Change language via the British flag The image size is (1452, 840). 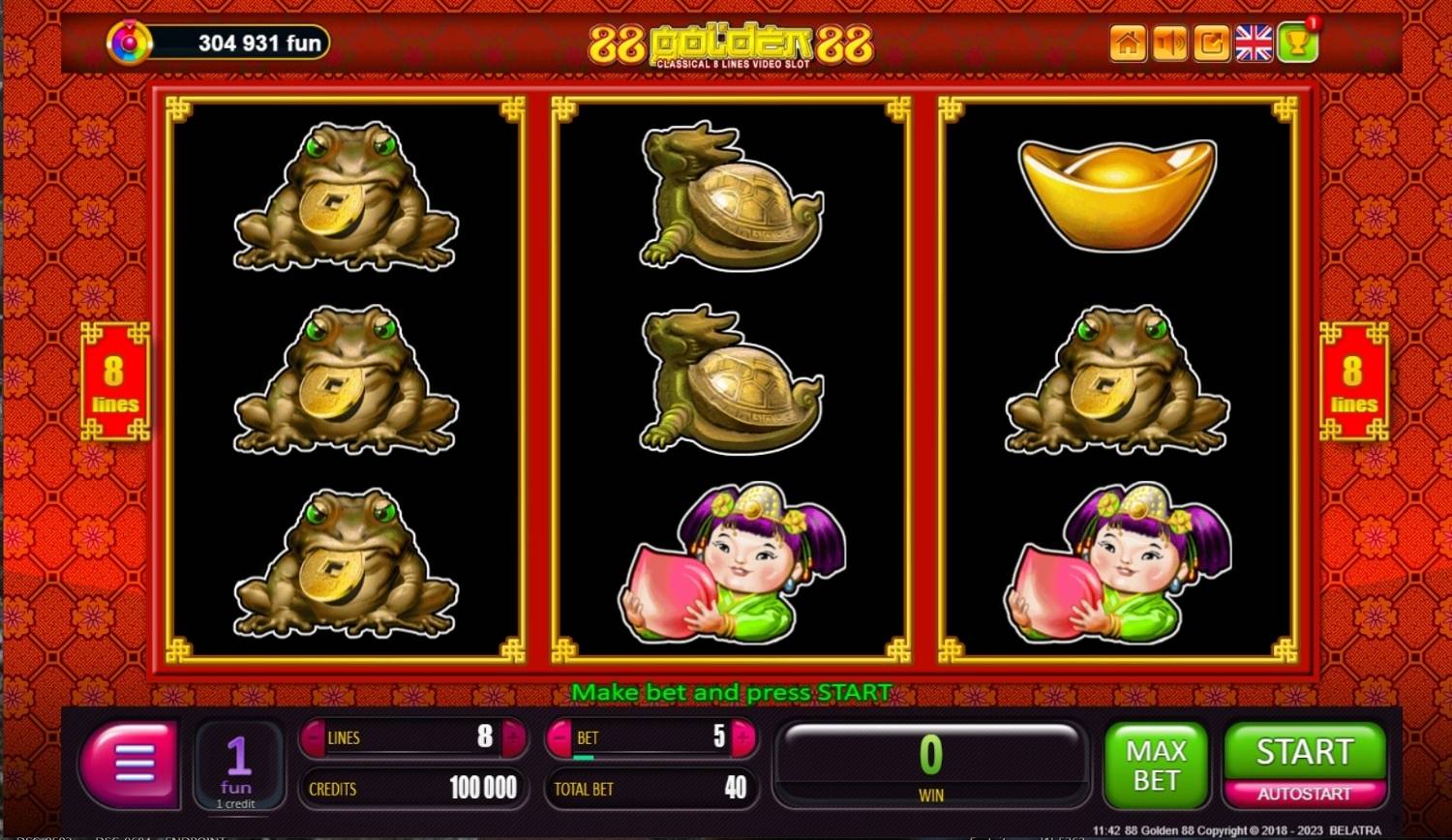(1255, 43)
